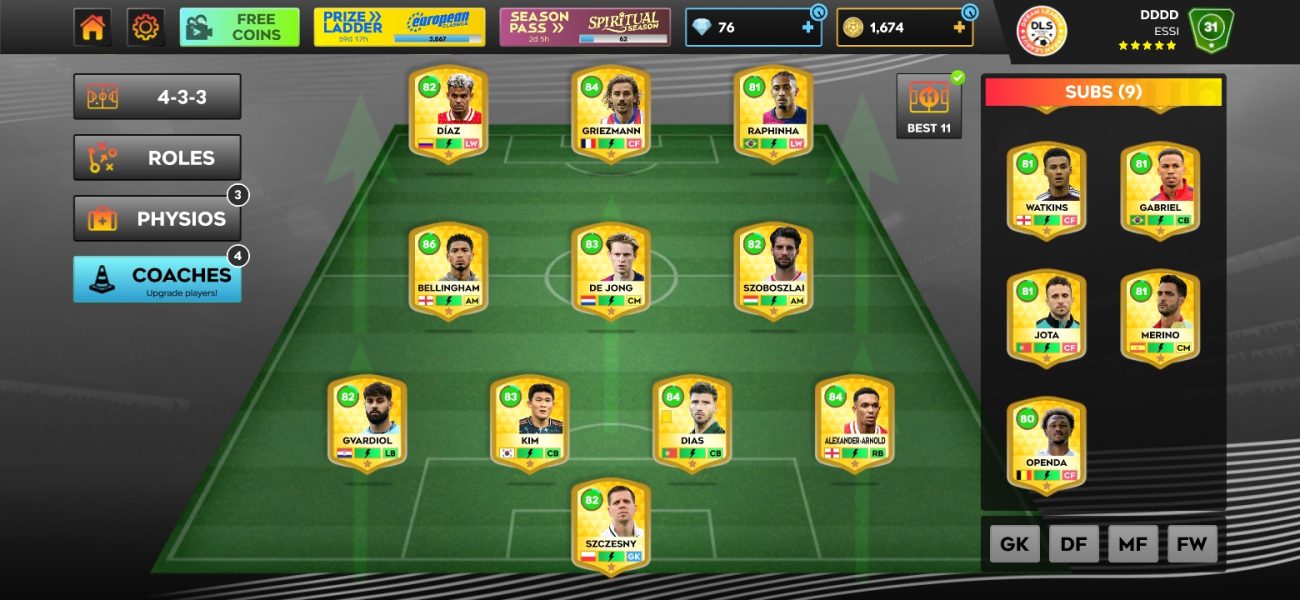The image size is (1300, 600).
Task: Open the Physios menu
Action: pos(157,219)
